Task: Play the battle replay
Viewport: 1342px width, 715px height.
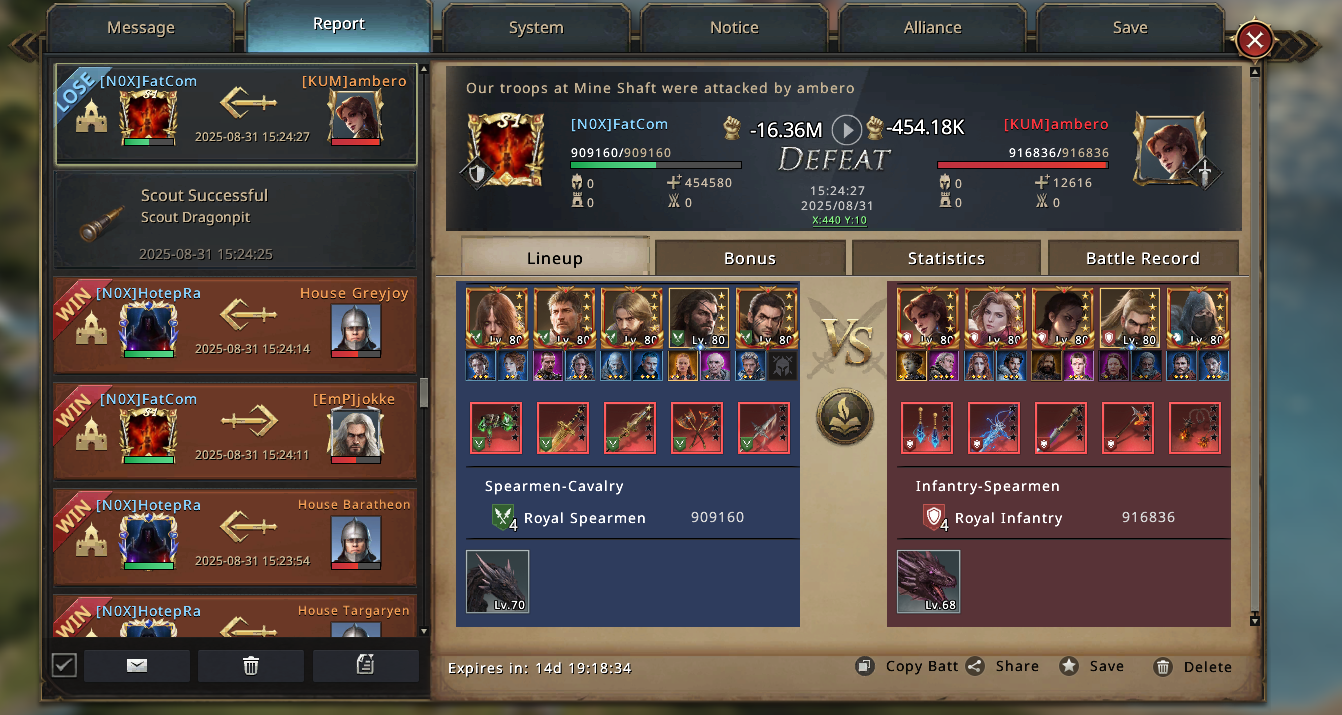Action: click(x=847, y=129)
